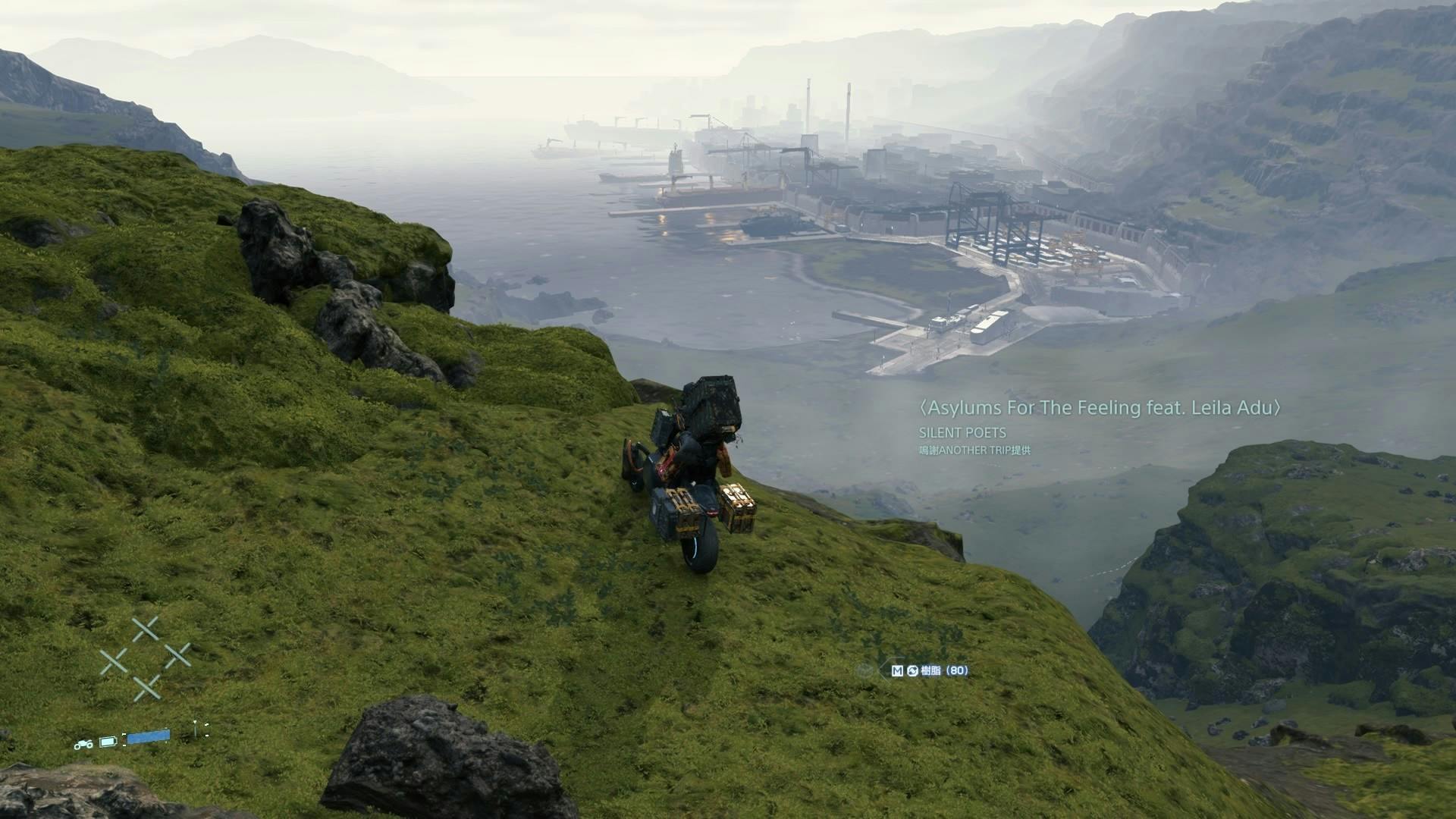Image resolution: width=1456 pixels, height=819 pixels.
Task: Select the resin (80) cargo marker
Action: (930, 670)
